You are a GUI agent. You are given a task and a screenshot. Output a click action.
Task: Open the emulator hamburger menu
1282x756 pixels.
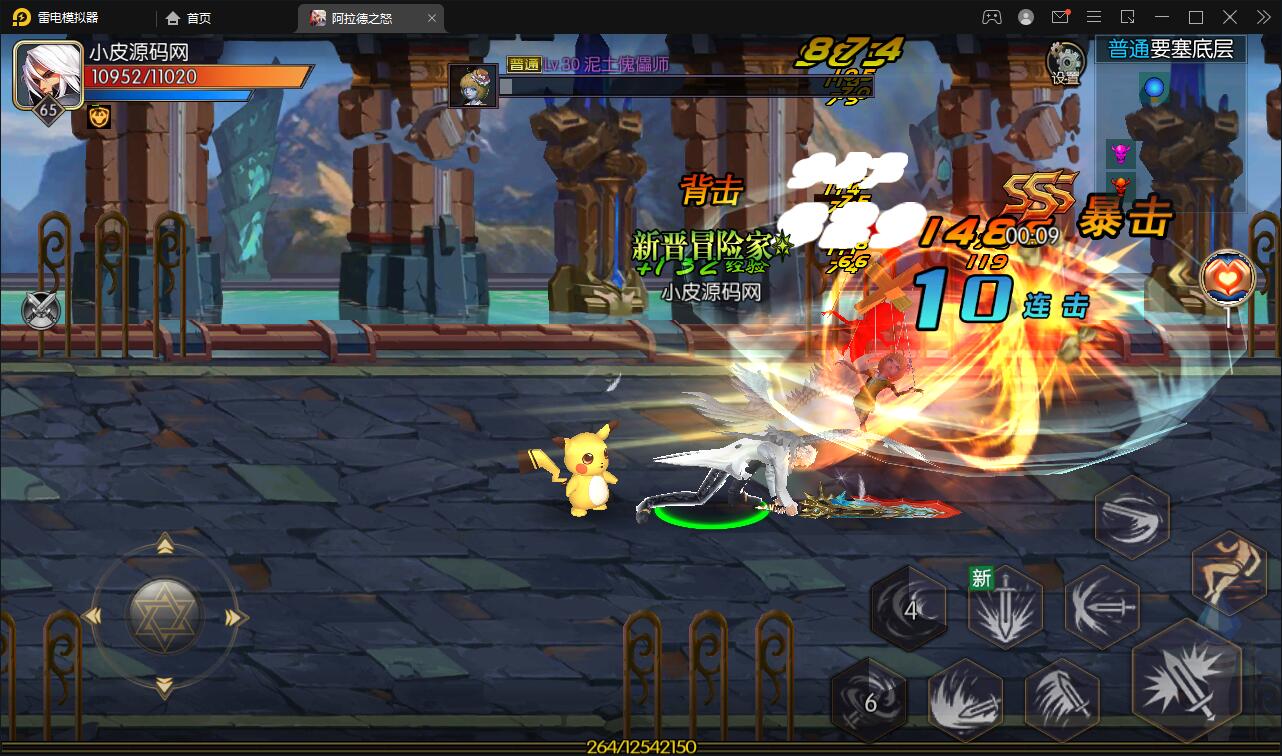[1094, 16]
